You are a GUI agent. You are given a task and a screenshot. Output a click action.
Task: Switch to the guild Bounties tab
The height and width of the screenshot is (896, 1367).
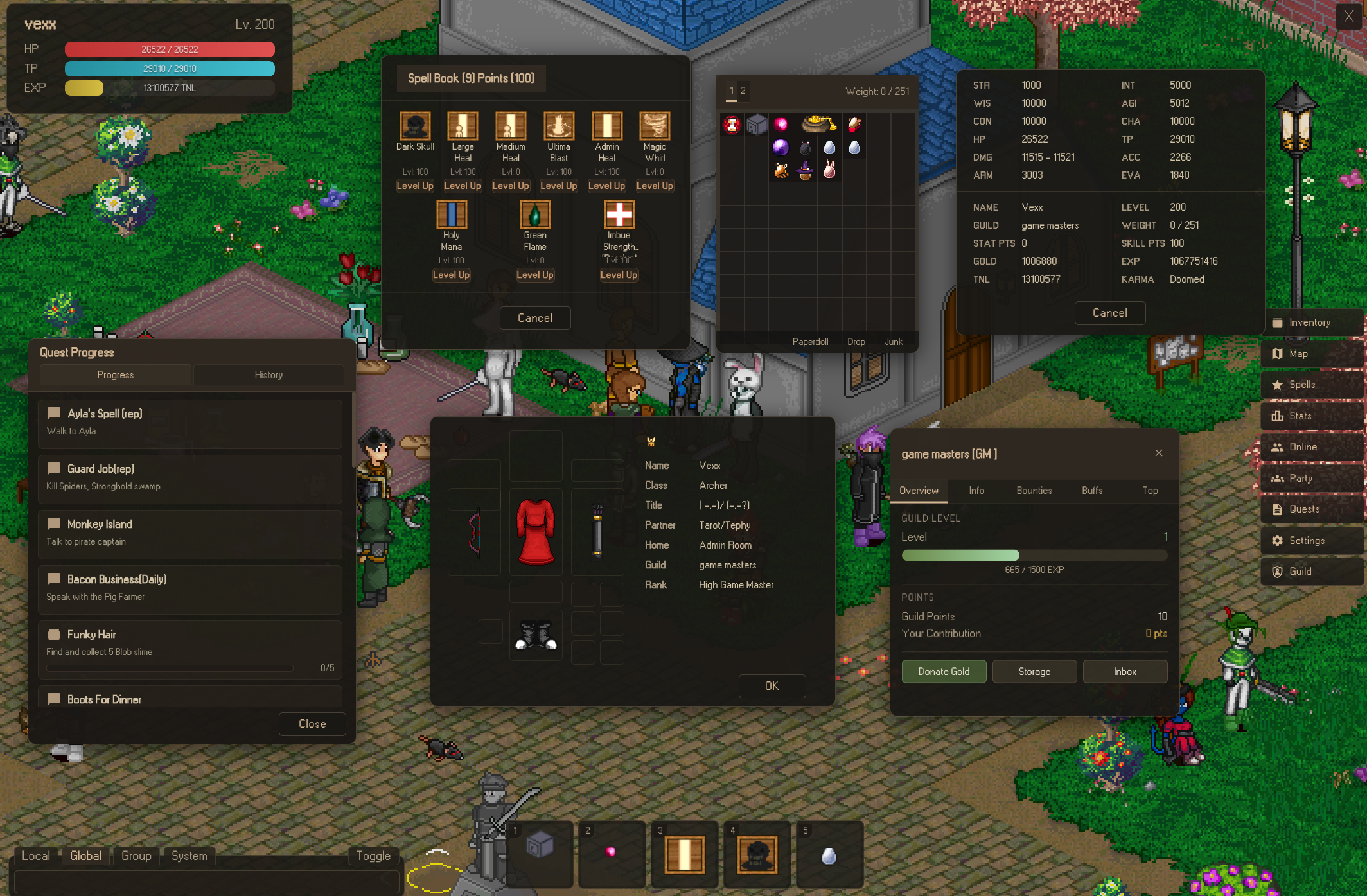(x=1034, y=491)
